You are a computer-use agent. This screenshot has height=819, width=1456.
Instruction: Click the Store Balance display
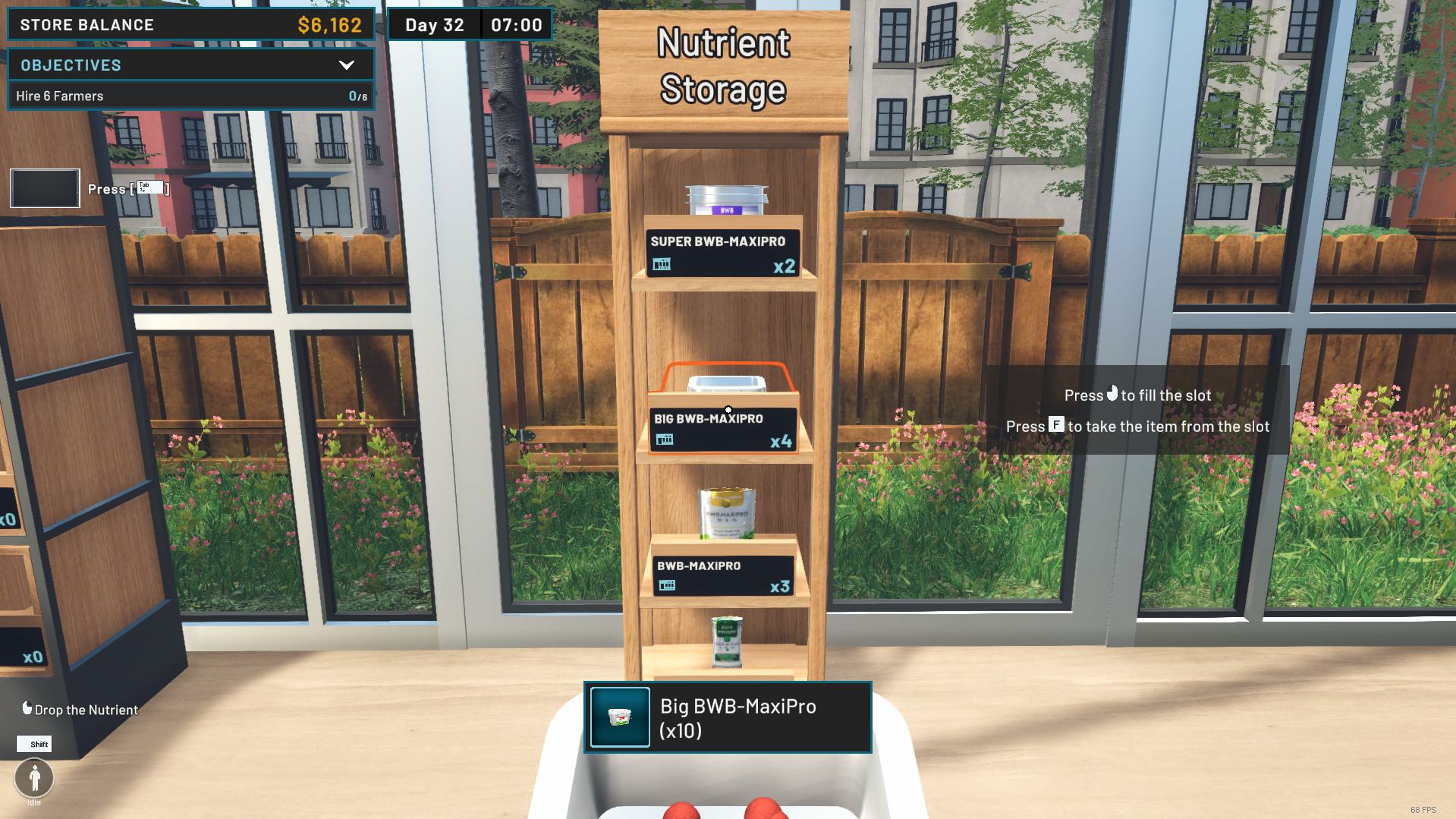pos(190,24)
